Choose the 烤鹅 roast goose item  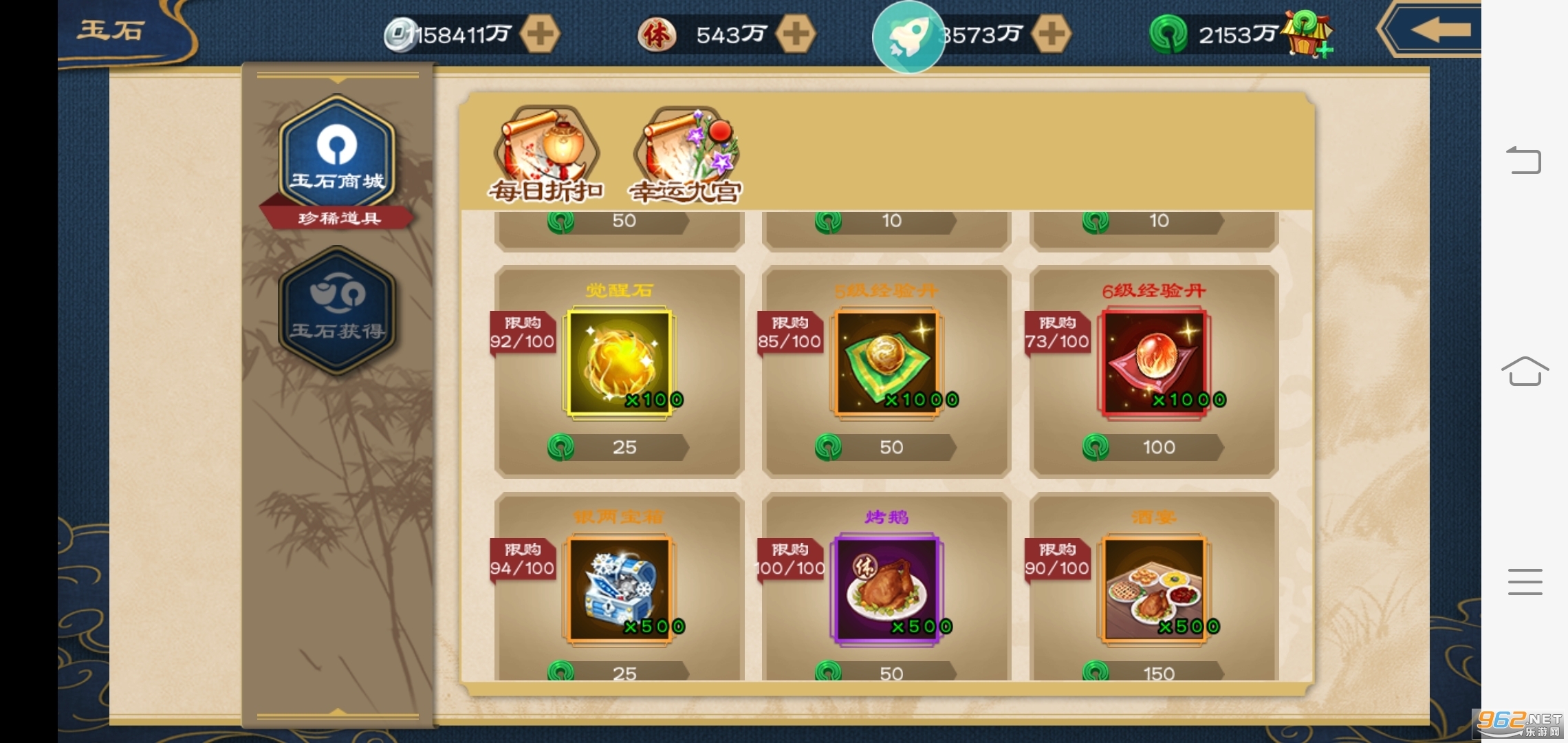[x=886, y=589]
